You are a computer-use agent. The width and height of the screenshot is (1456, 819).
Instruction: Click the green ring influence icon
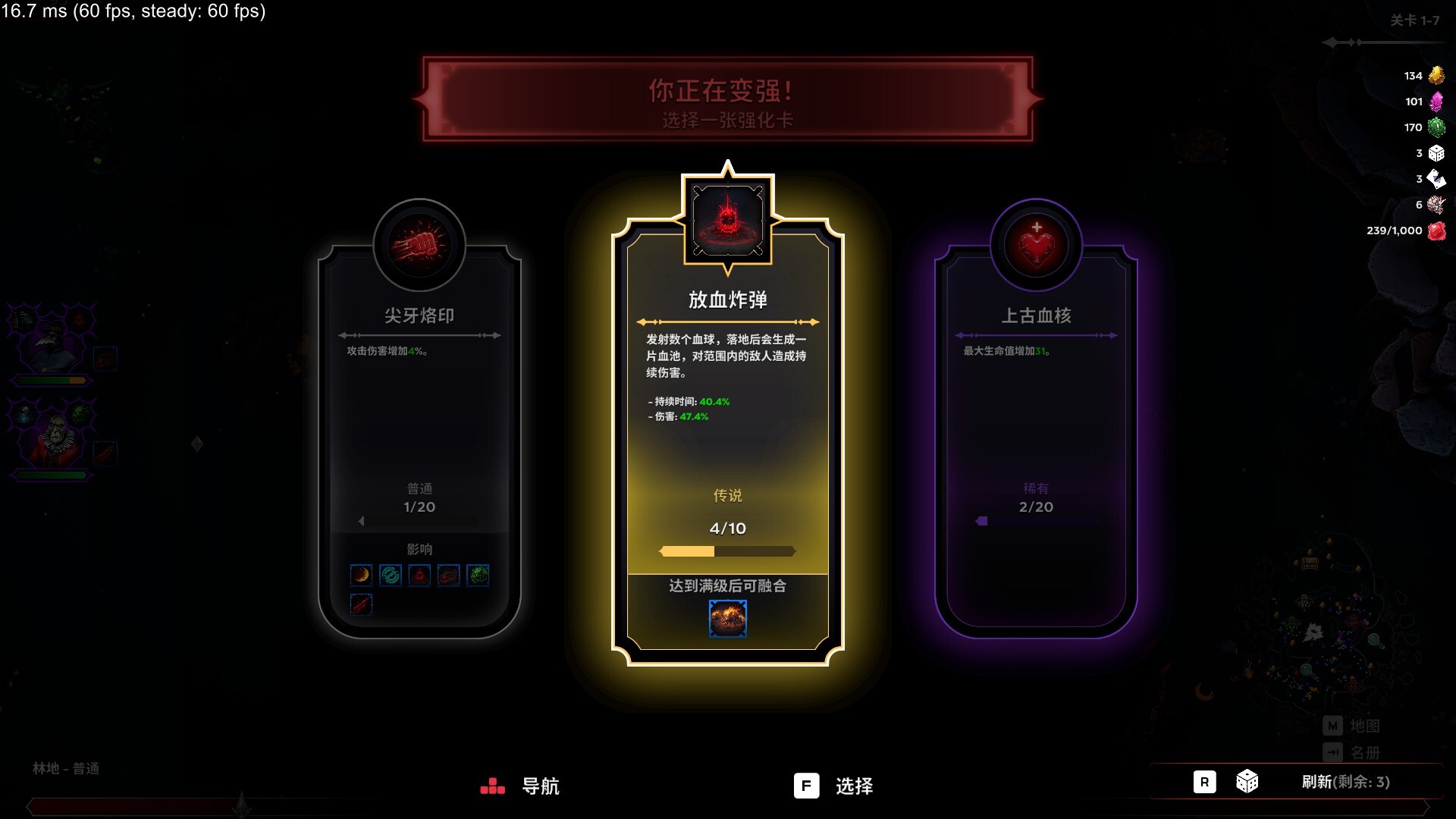coord(391,575)
